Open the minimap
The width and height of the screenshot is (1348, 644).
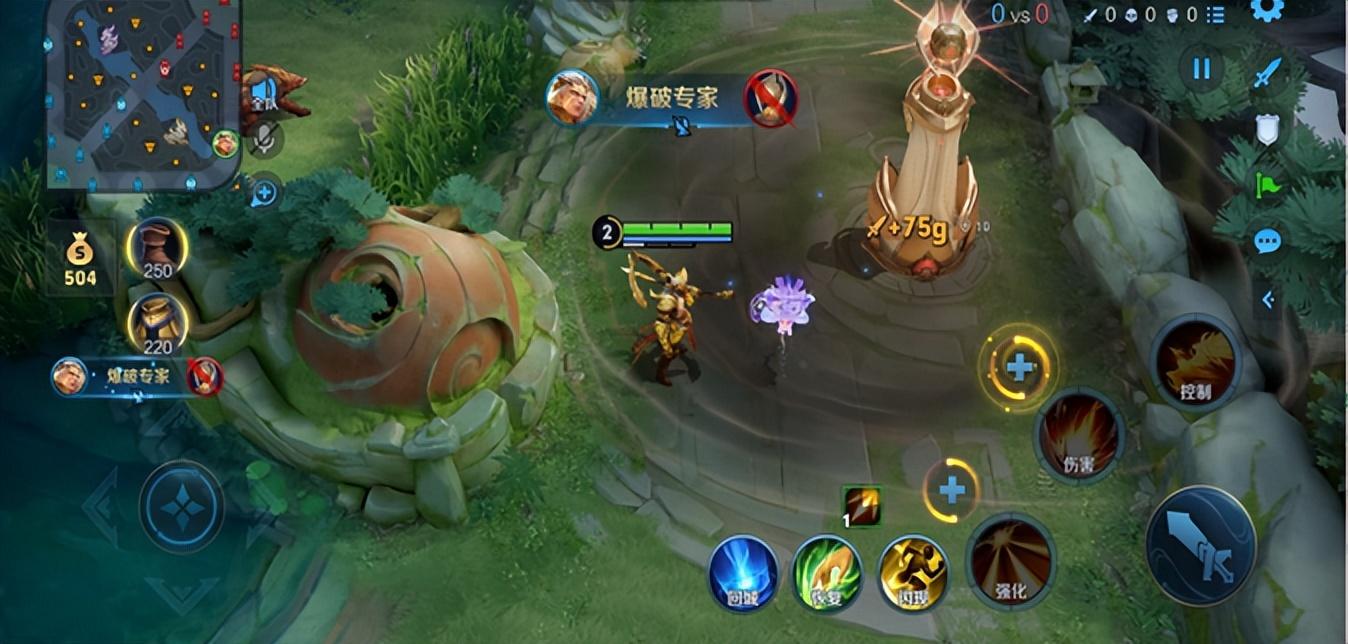[x=141, y=93]
